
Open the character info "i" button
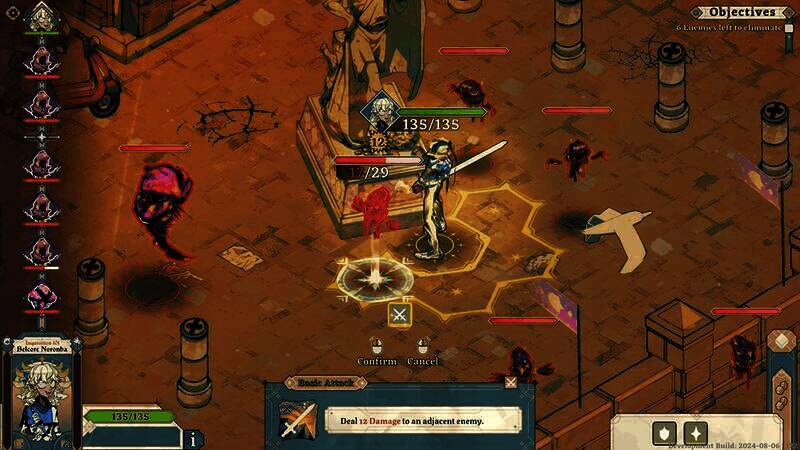pyautogui.click(x=192, y=438)
